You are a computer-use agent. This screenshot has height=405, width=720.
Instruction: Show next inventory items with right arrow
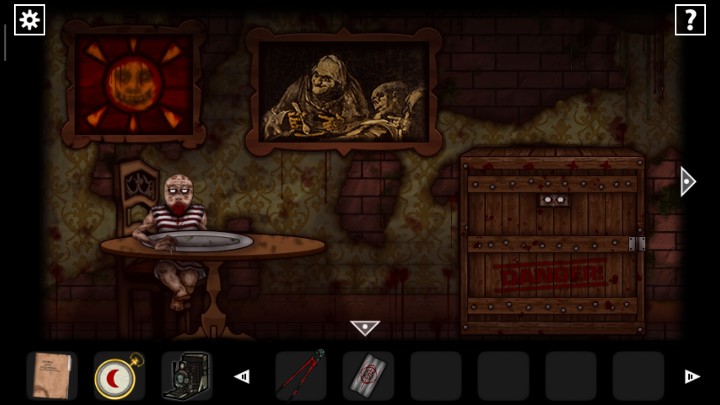pos(691,377)
